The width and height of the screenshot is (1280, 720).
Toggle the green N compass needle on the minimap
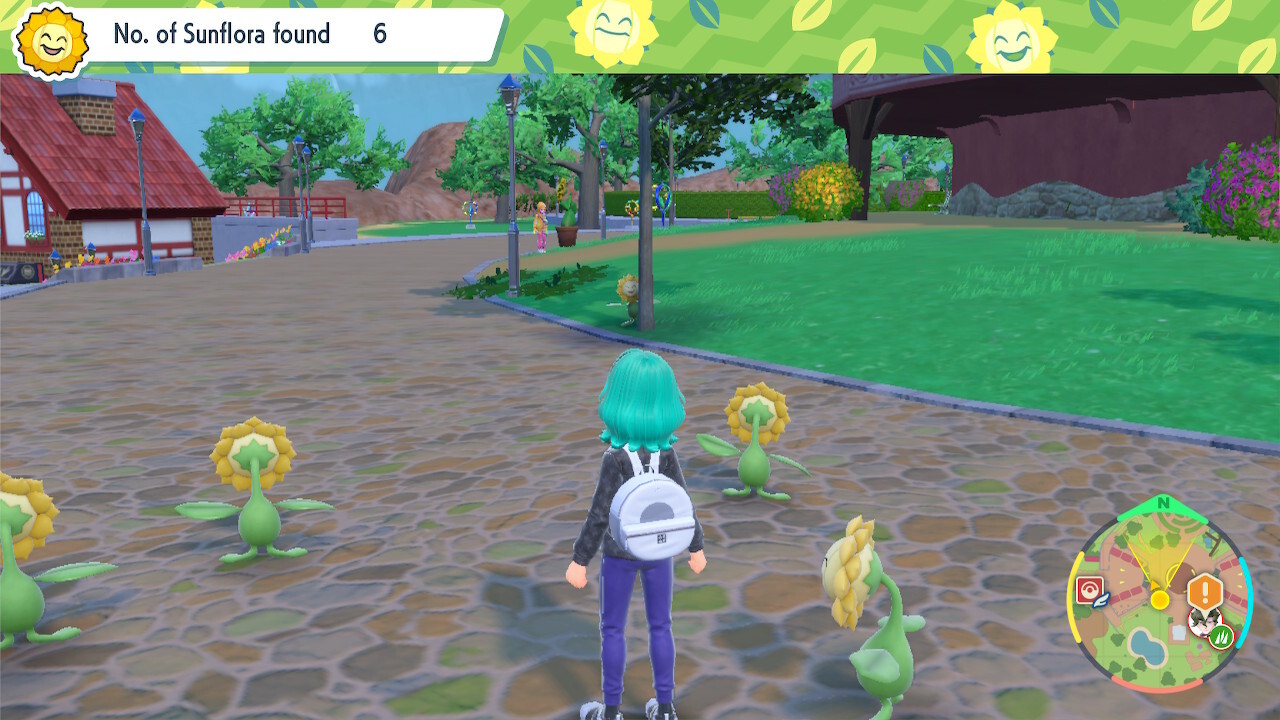click(x=1162, y=503)
